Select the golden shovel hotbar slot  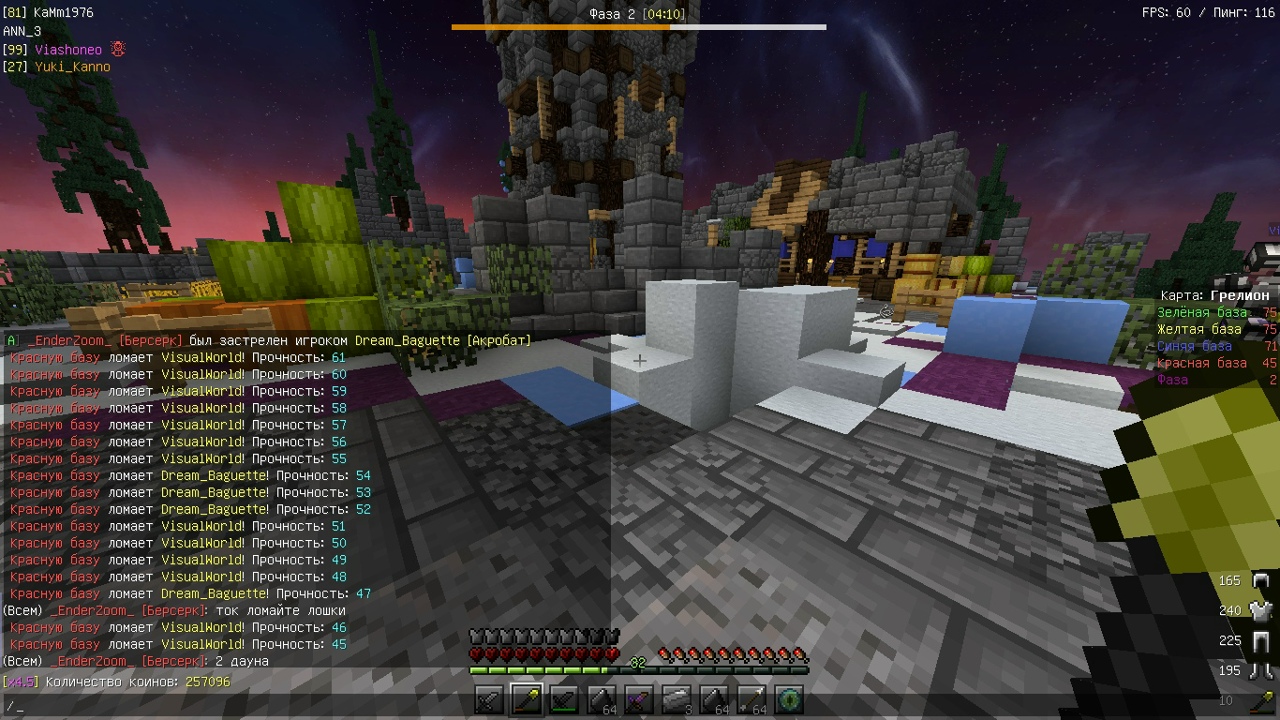click(x=526, y=701)
